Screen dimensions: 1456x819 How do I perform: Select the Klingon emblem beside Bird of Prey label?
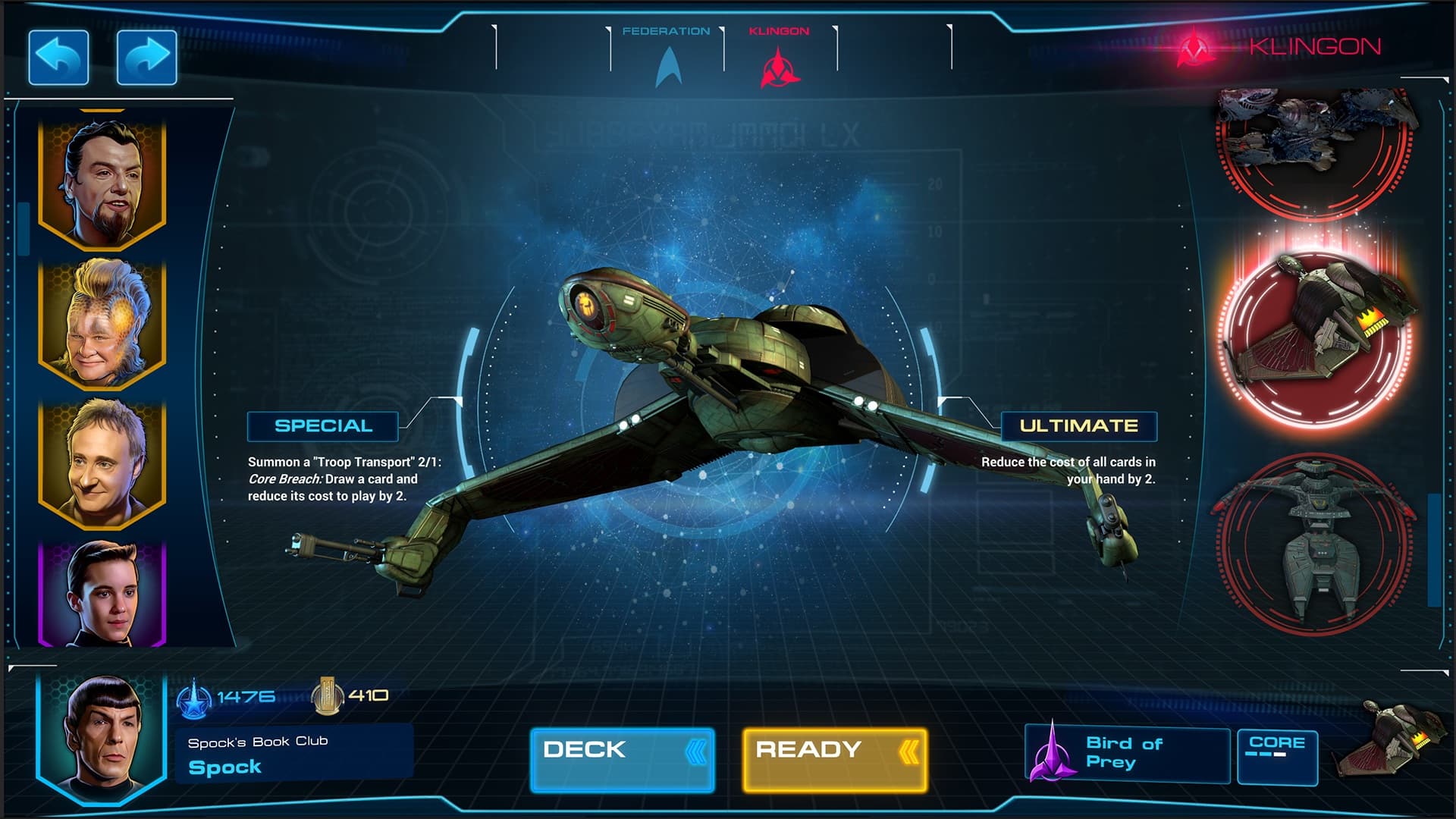(1054, 756)
